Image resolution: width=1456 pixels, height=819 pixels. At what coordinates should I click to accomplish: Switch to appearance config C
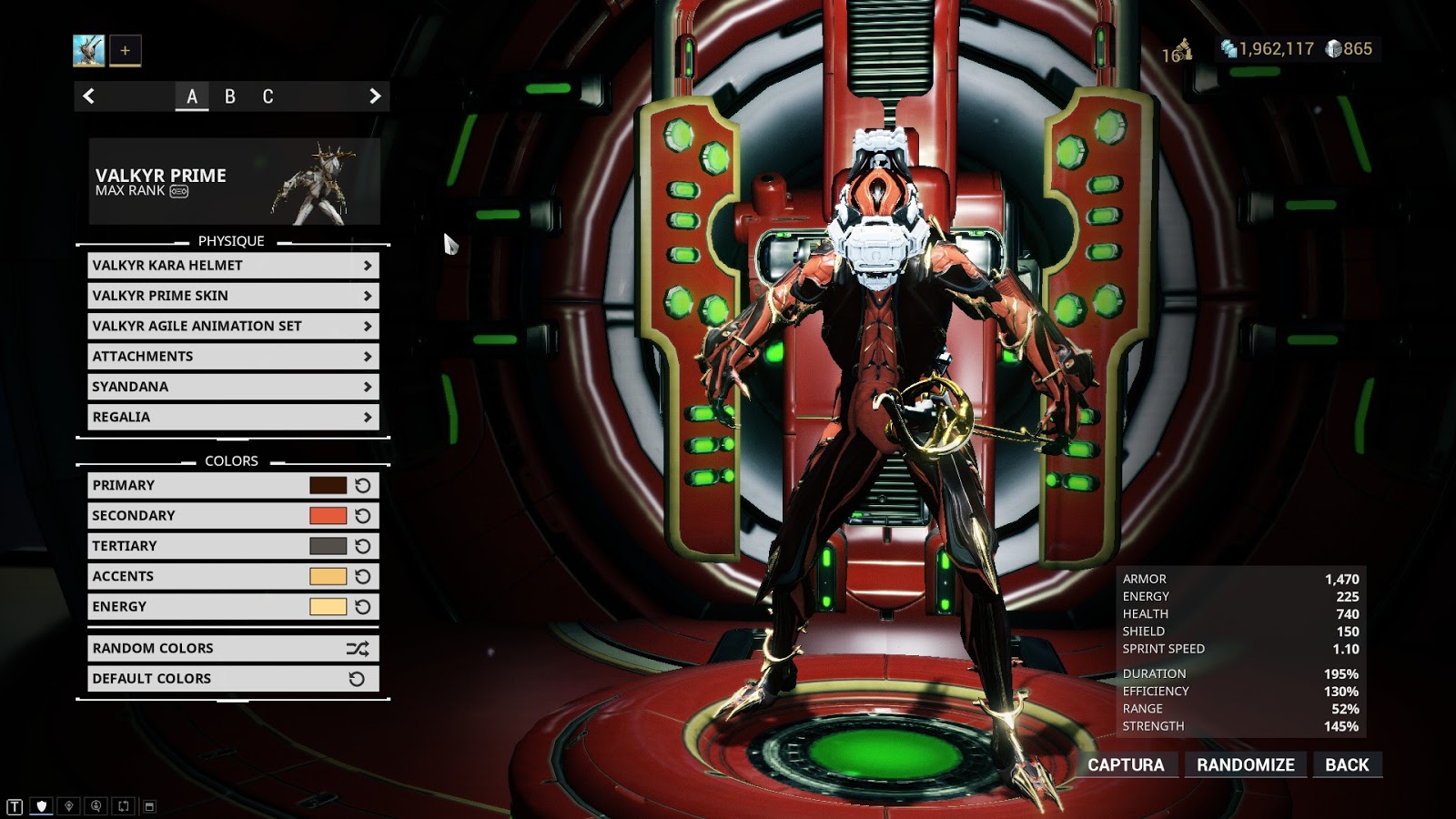coord(268,96)
